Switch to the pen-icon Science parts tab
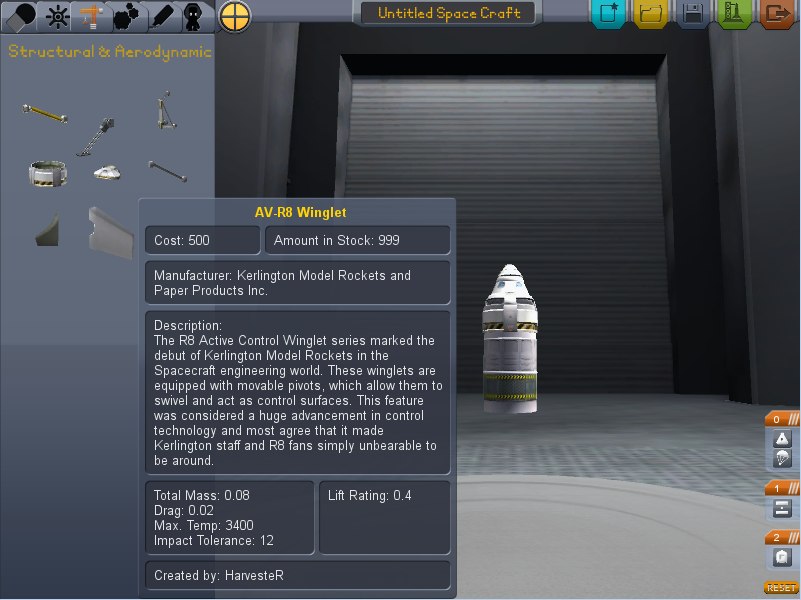The height and width of the screenshot is (600, 801). [161, 16]
